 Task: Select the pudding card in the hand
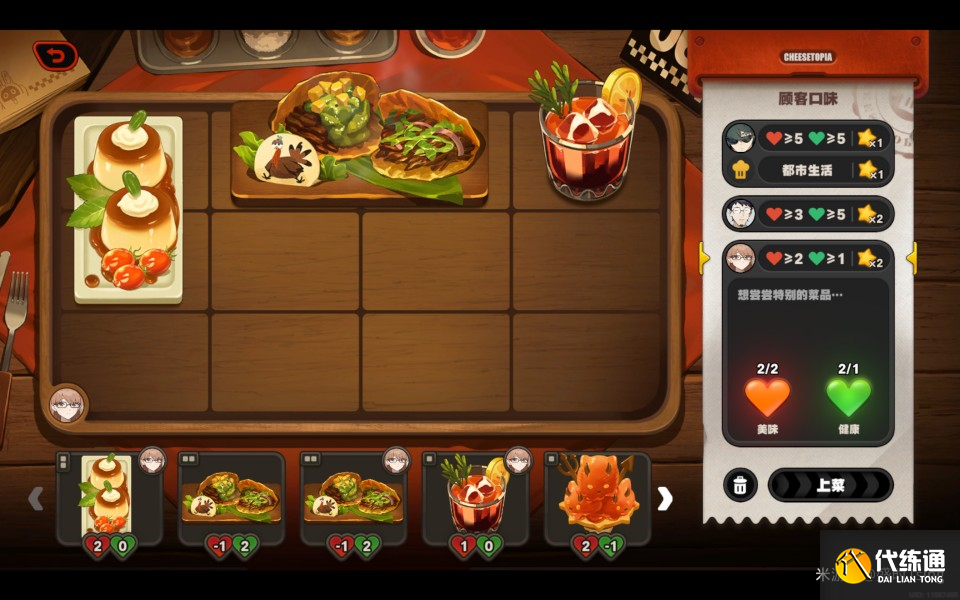[108, 498]
